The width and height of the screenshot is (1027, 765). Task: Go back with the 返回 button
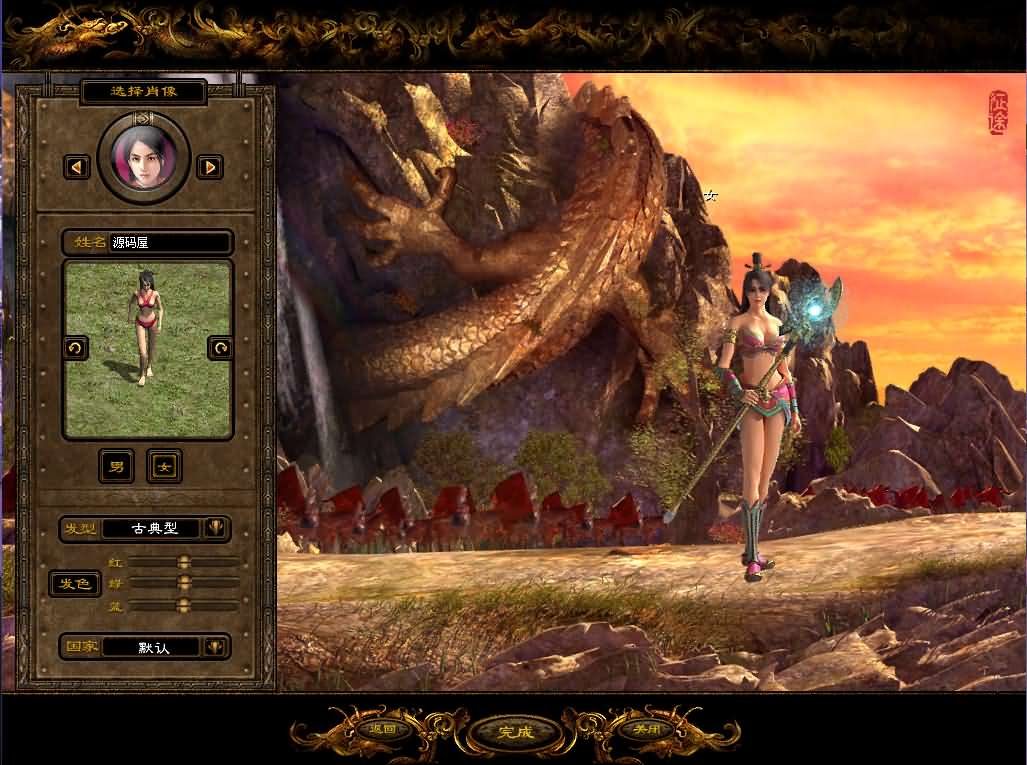(x=383, y=729)
